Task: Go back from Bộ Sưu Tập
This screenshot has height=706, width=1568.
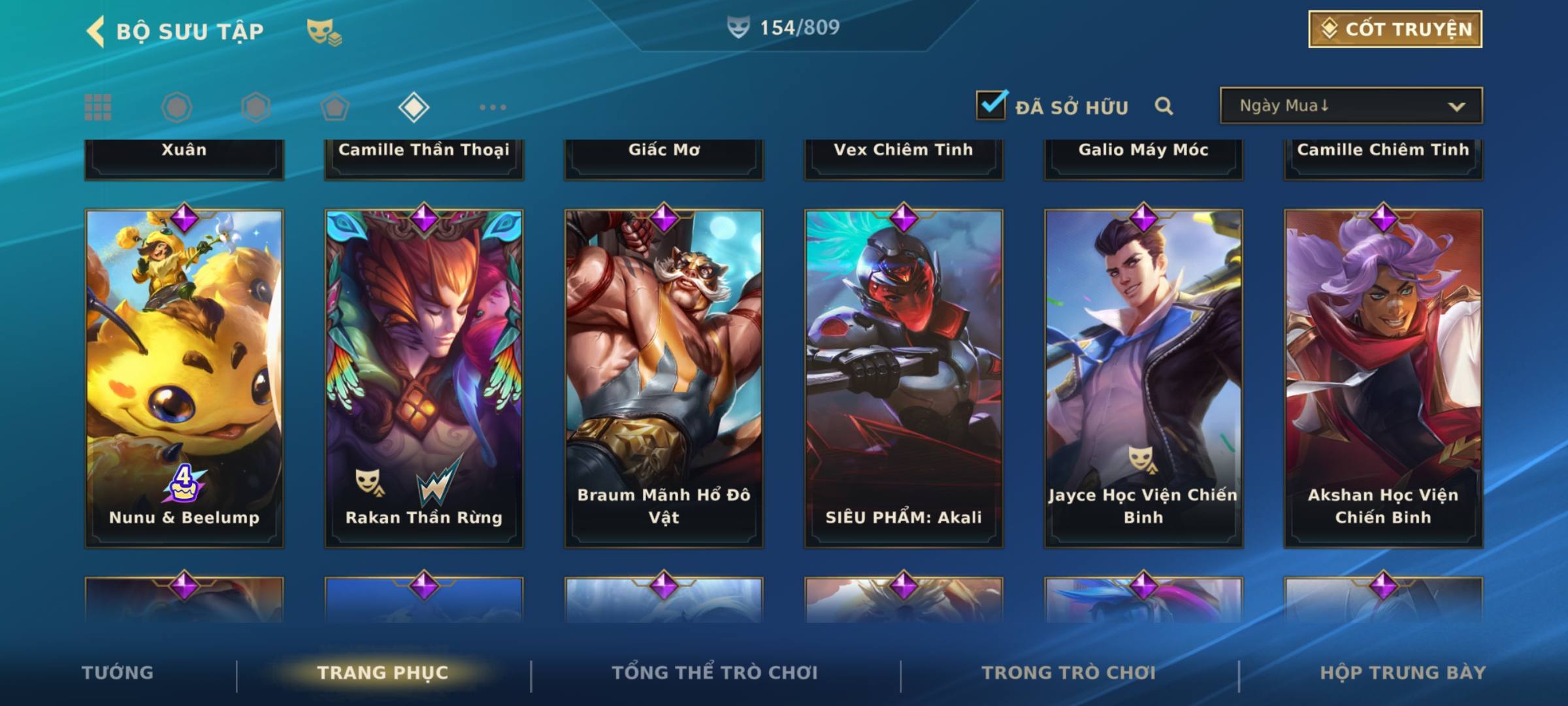Action: [x=96, y=31]
